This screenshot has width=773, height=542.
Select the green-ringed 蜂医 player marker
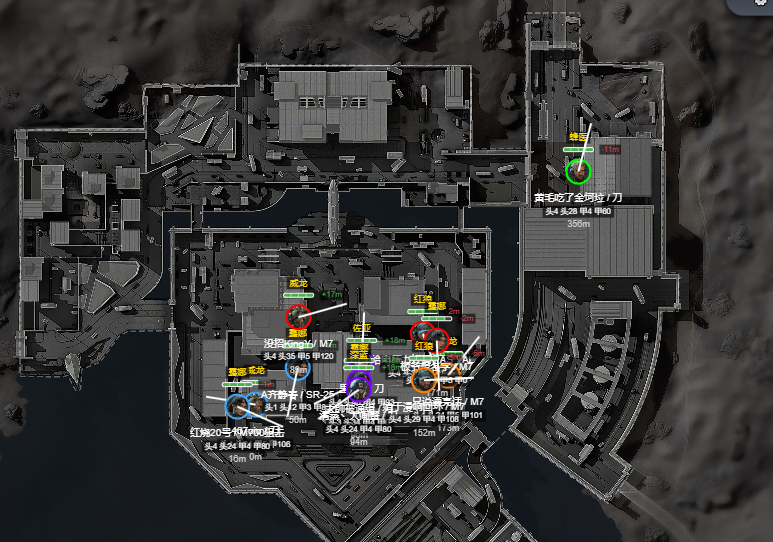(577, 171)
